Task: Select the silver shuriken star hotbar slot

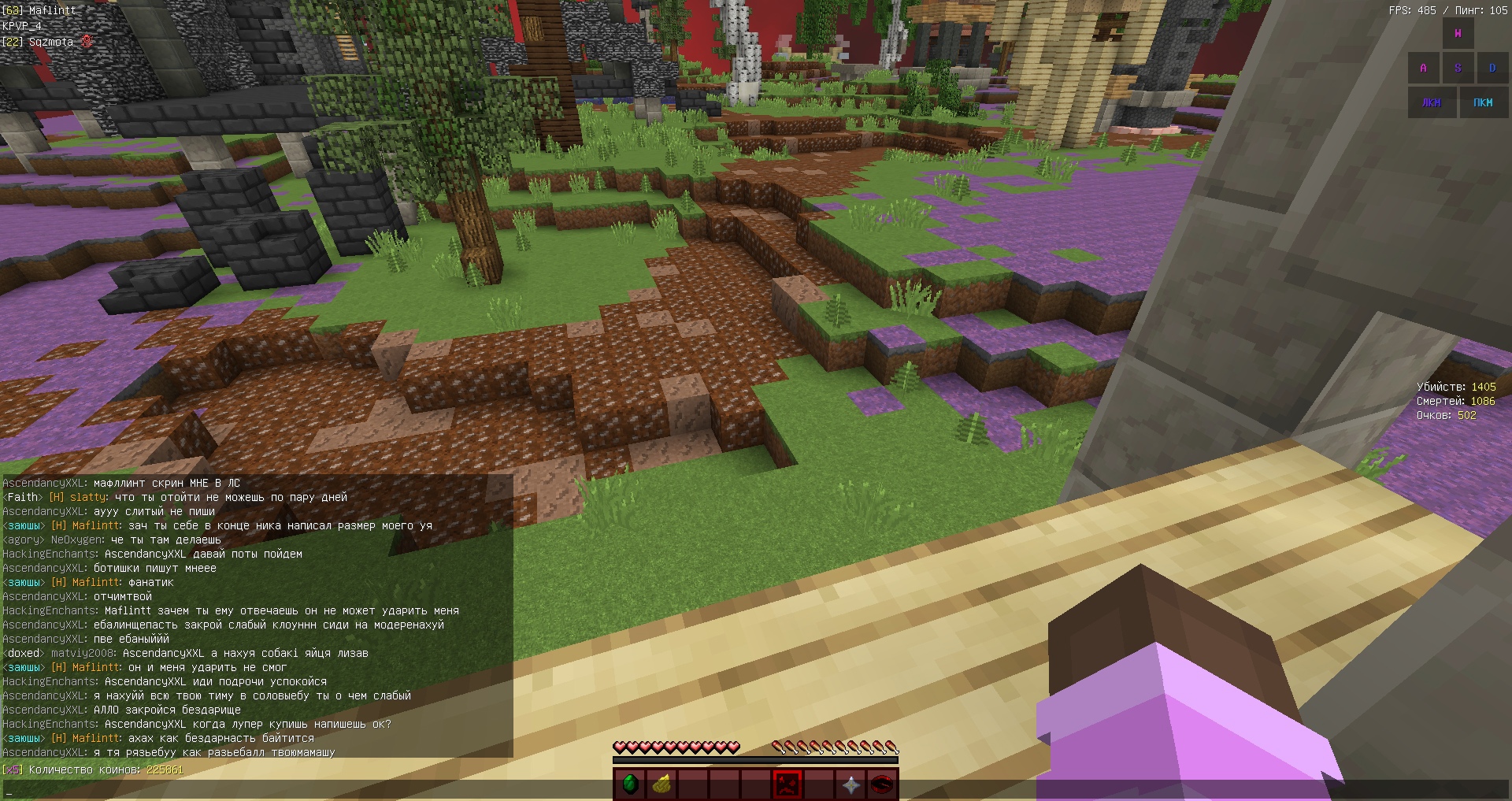Action: [x=850, y=784]
